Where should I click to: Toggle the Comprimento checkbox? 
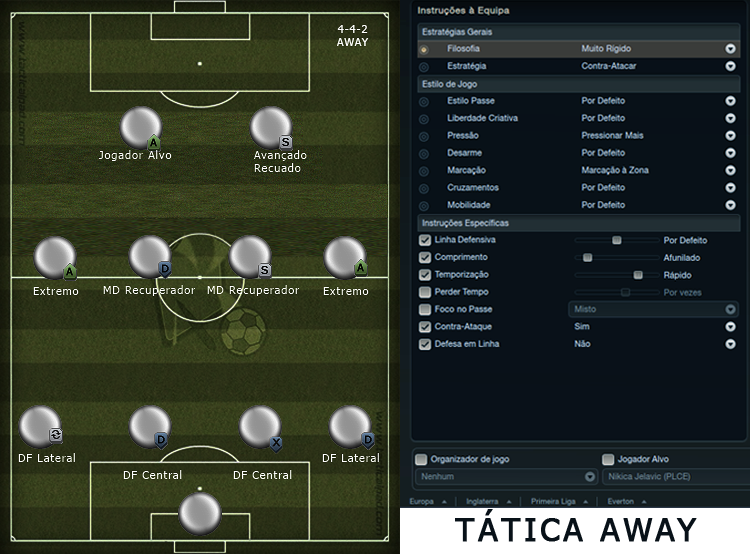coord(425,257)
